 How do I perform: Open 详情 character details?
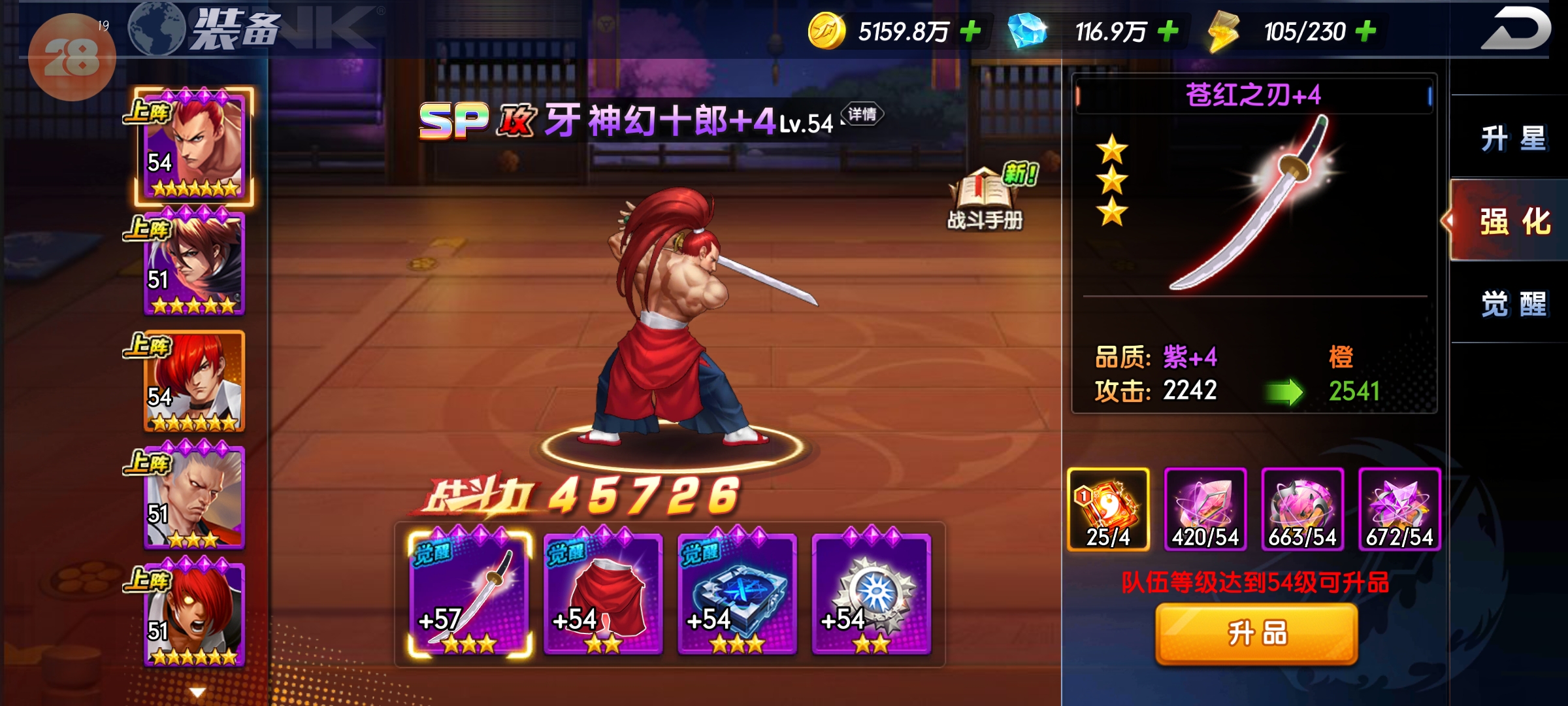pos(862,114)
